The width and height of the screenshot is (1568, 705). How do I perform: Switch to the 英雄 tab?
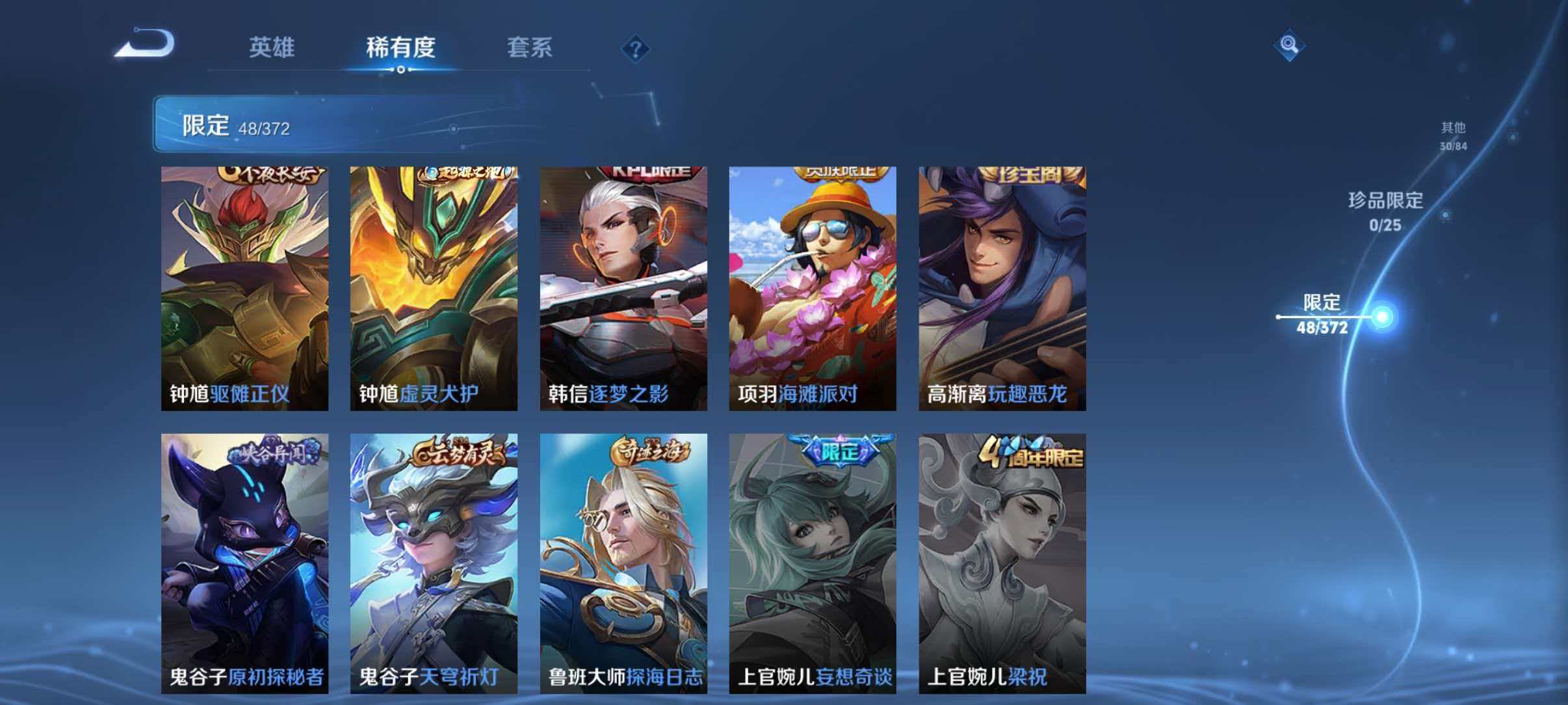273,48
